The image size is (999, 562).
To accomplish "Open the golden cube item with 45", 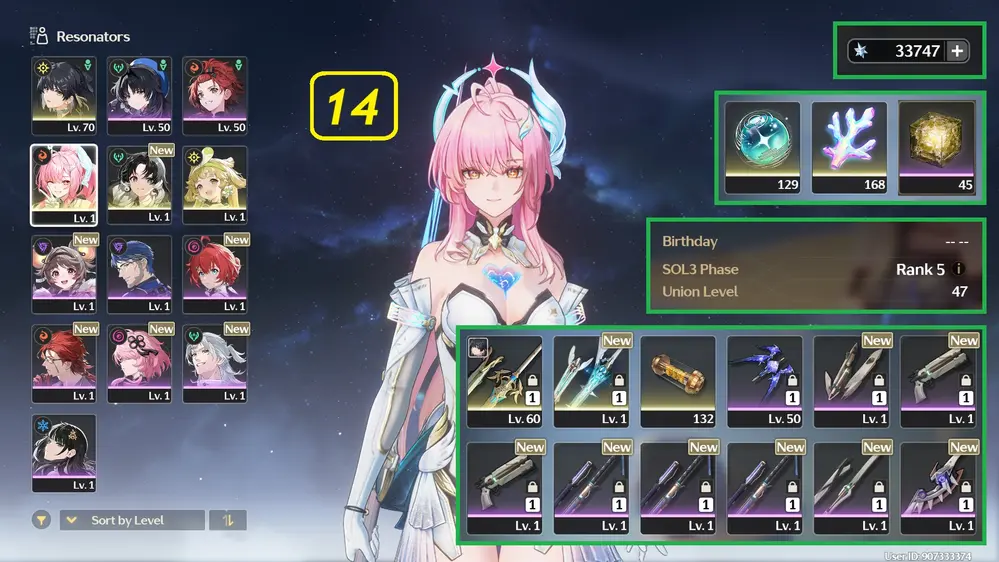I will pyautogui.click(x=936, y=147).
